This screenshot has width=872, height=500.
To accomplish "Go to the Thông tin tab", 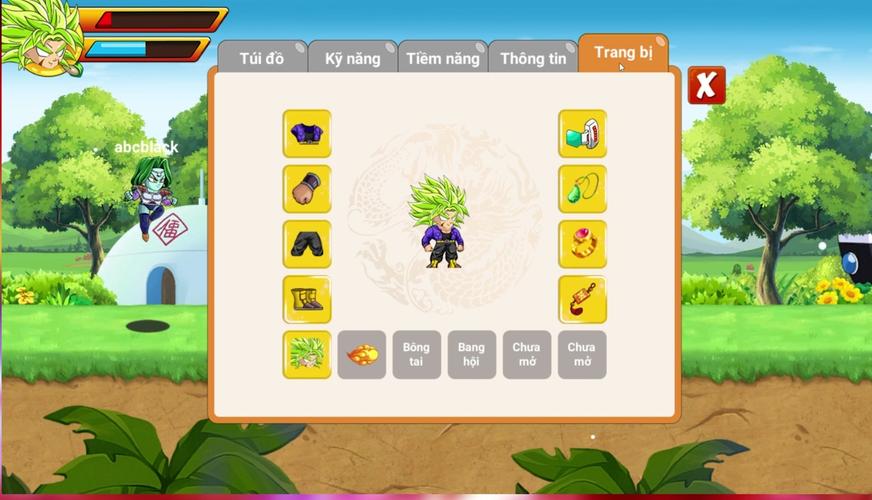I will pos(533,58).
